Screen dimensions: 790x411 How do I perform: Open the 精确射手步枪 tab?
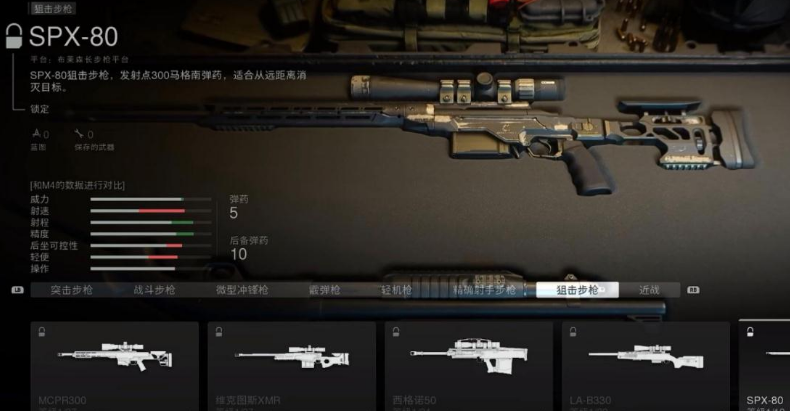click(x=484, y=290)
